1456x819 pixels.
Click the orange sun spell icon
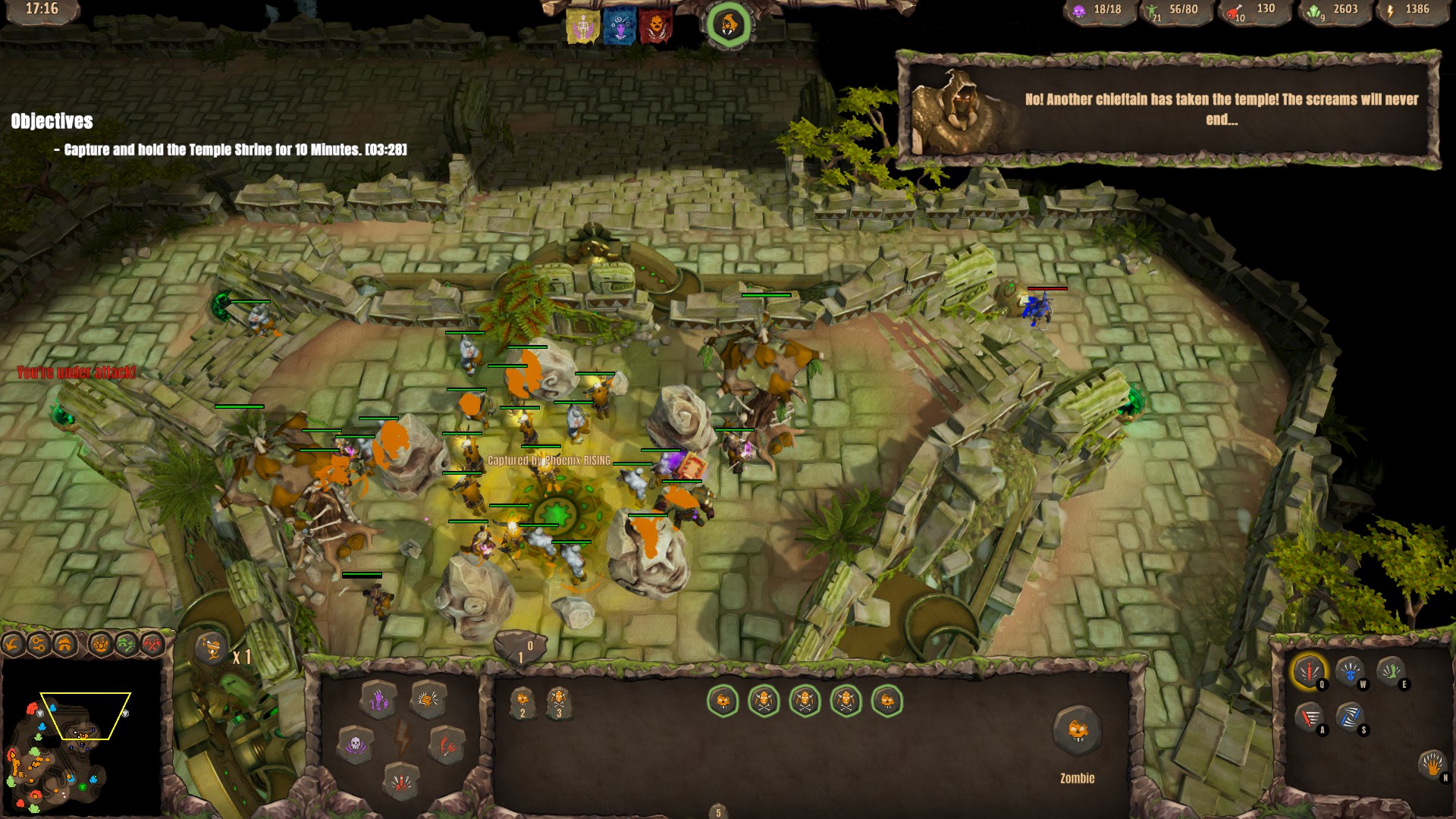tap(428, 701)
